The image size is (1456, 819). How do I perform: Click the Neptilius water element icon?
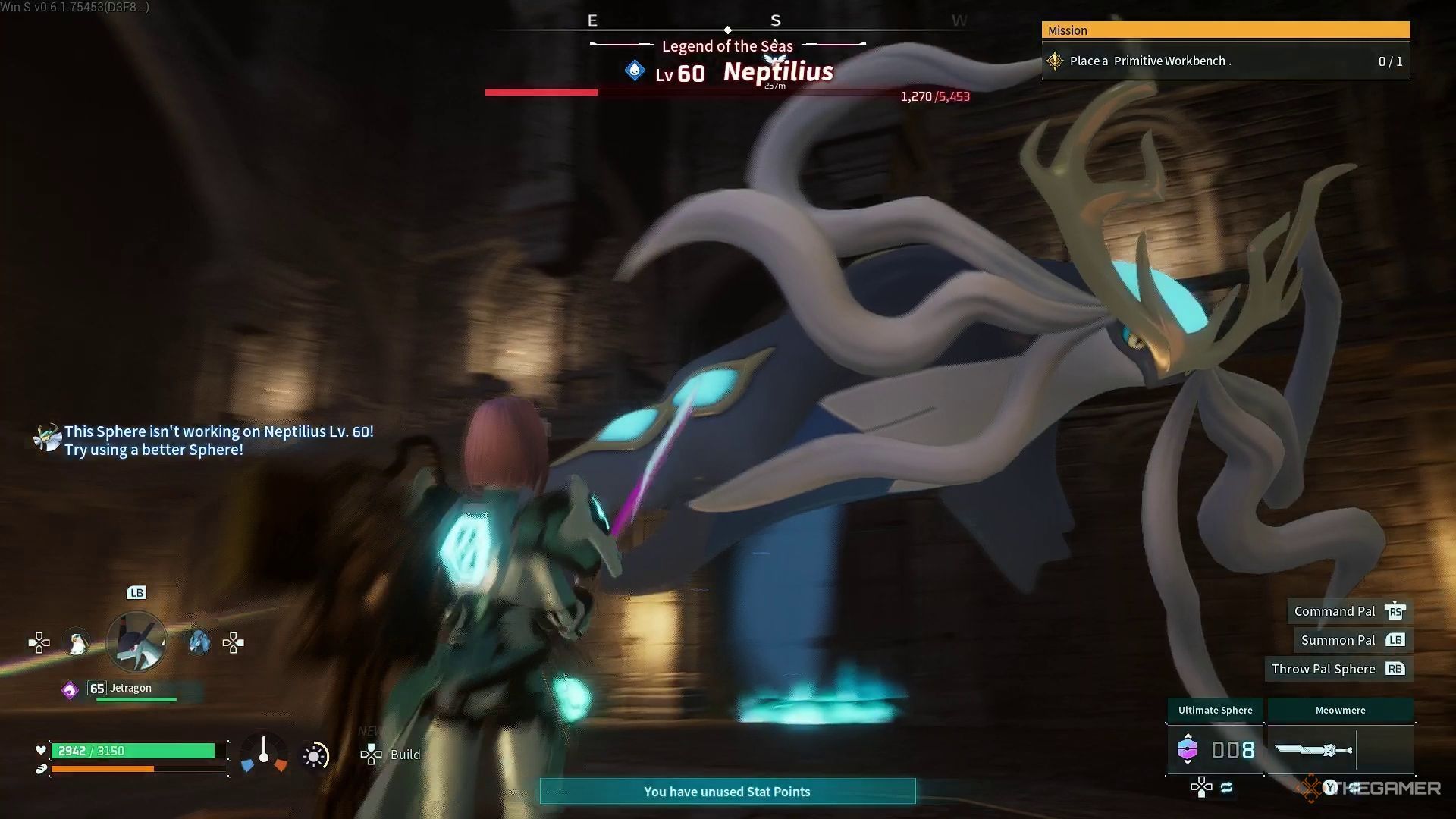[635, 71]
